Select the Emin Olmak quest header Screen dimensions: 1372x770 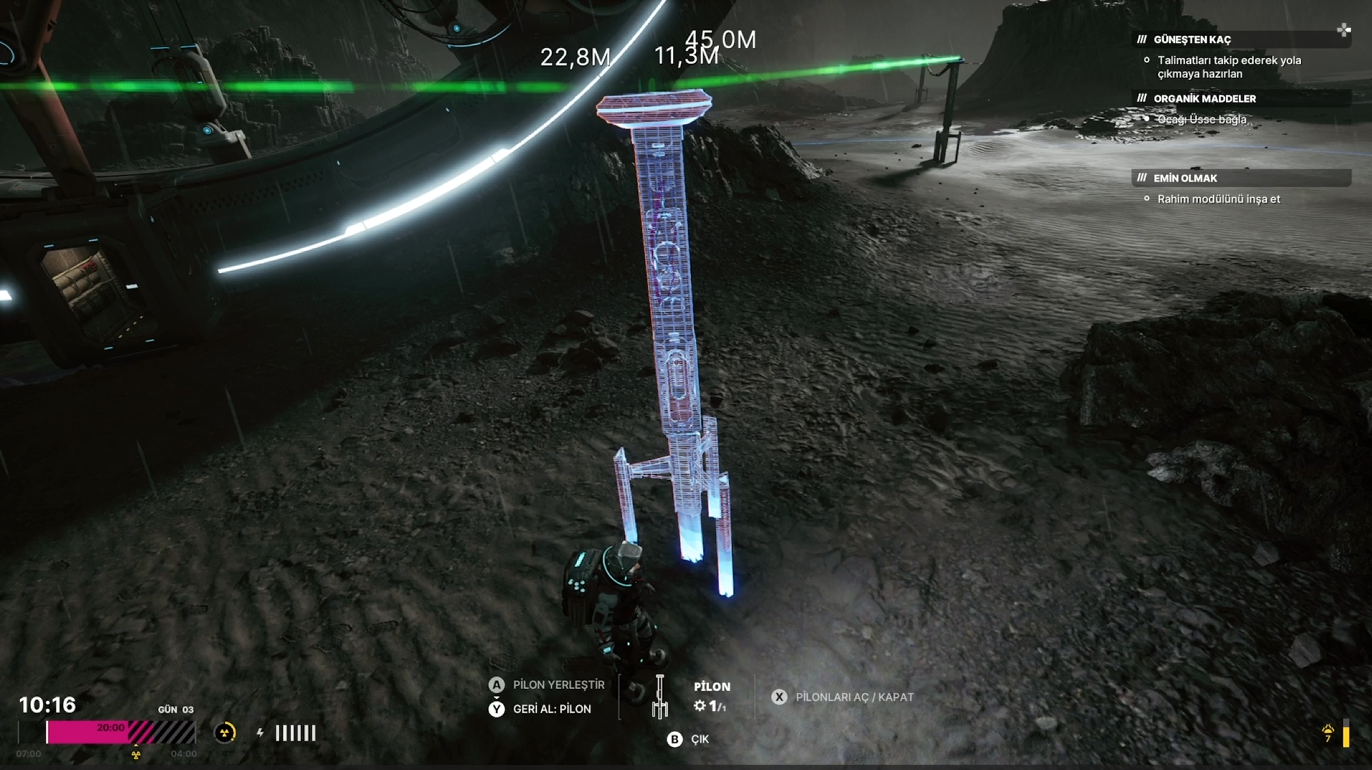pos(1185,178)
